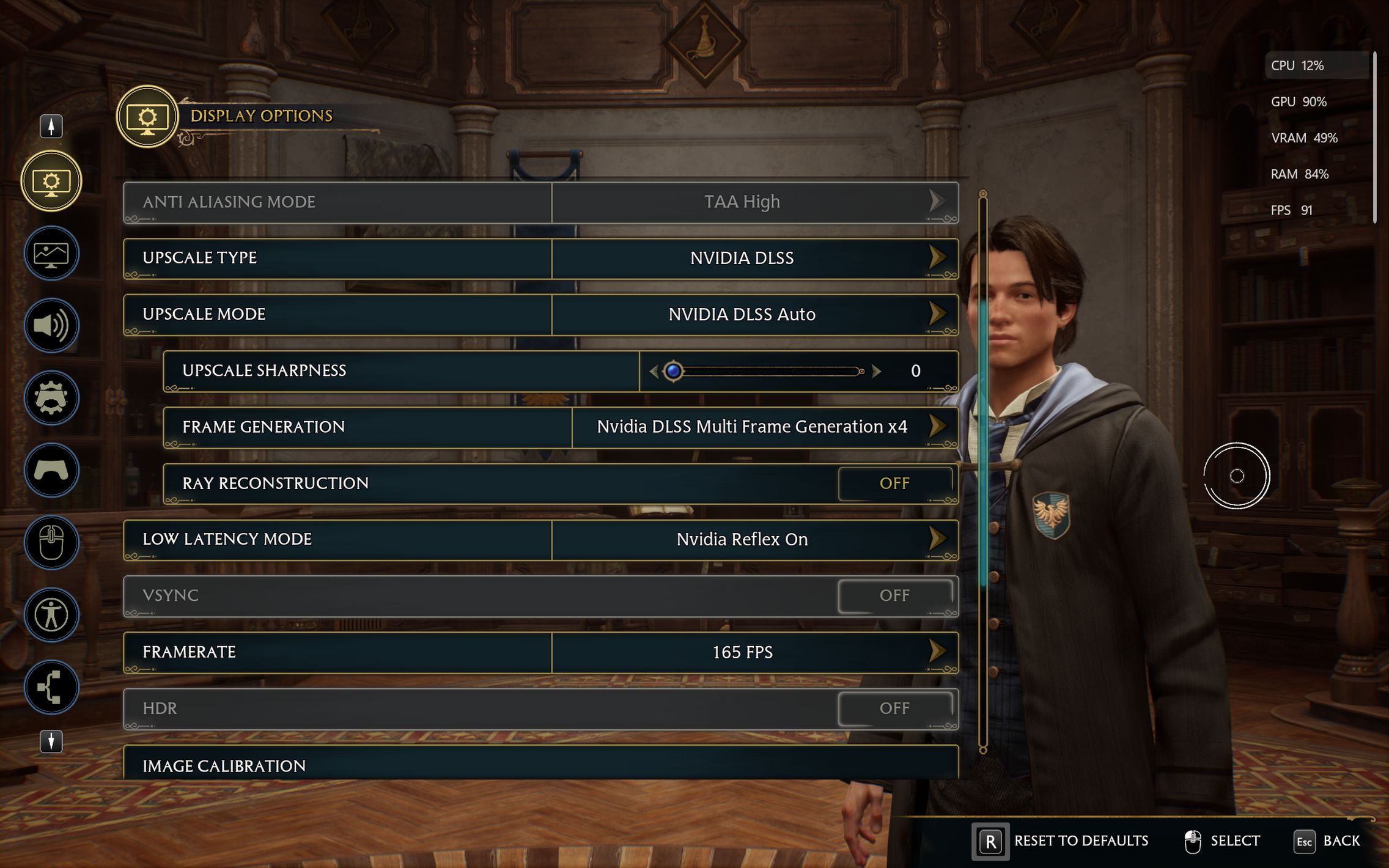This screenshot has width=1389, height=868.
Task: Increase Upscale Sharpness with right arrow
Action: 877,371
